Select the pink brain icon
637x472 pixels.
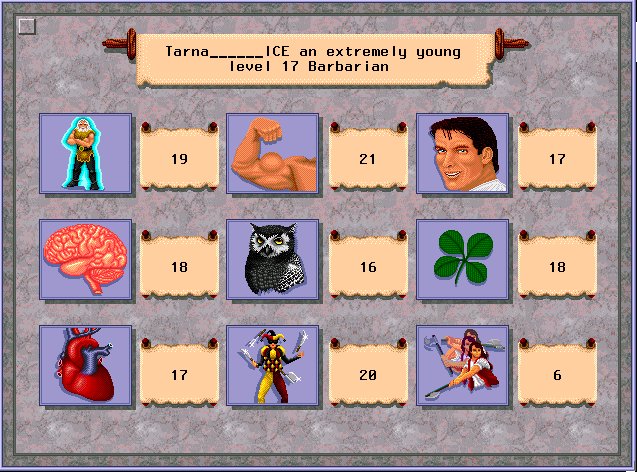coord(85,259)
